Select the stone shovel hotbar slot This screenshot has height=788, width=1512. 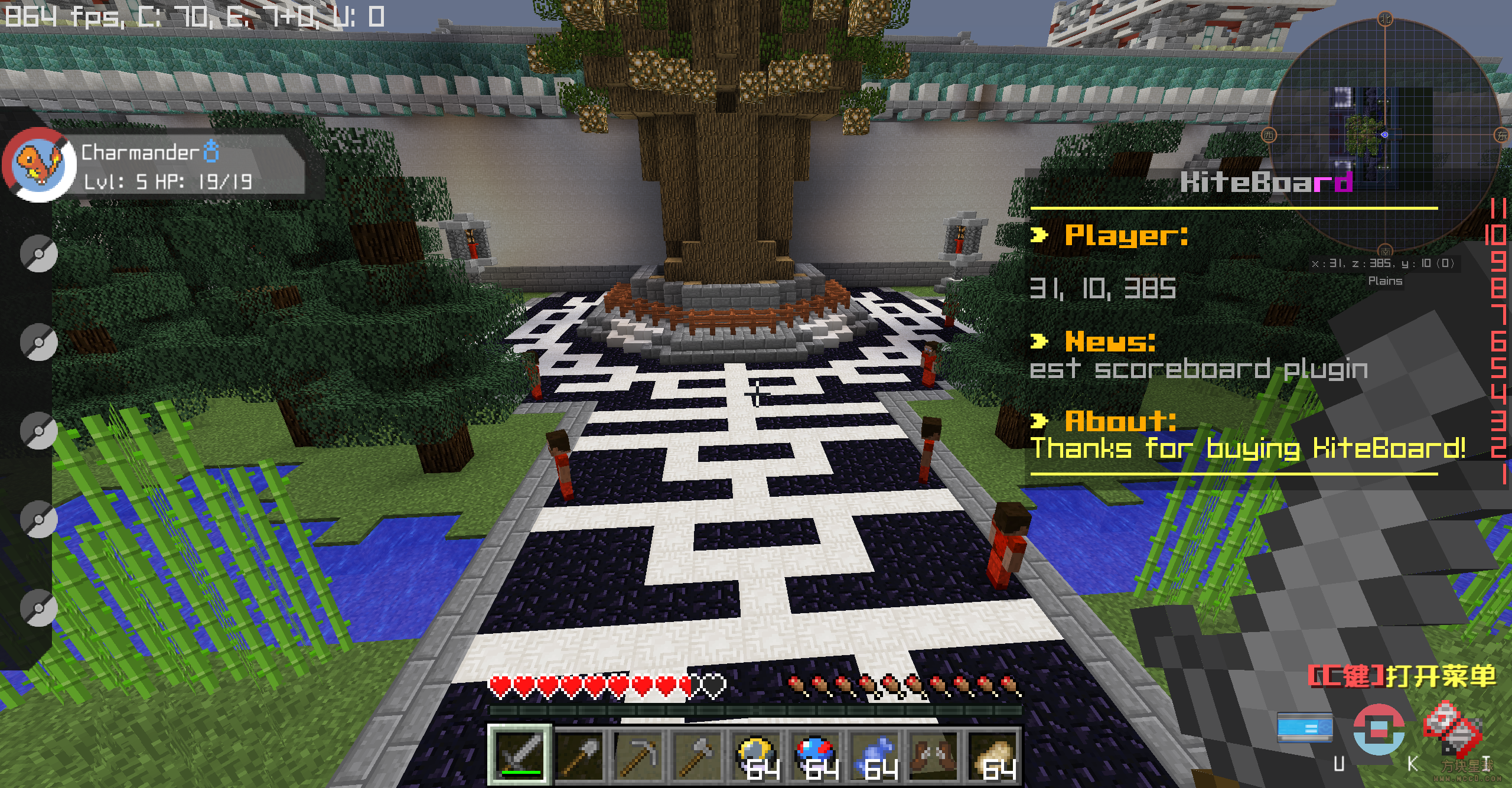click(x=579, y=756)
